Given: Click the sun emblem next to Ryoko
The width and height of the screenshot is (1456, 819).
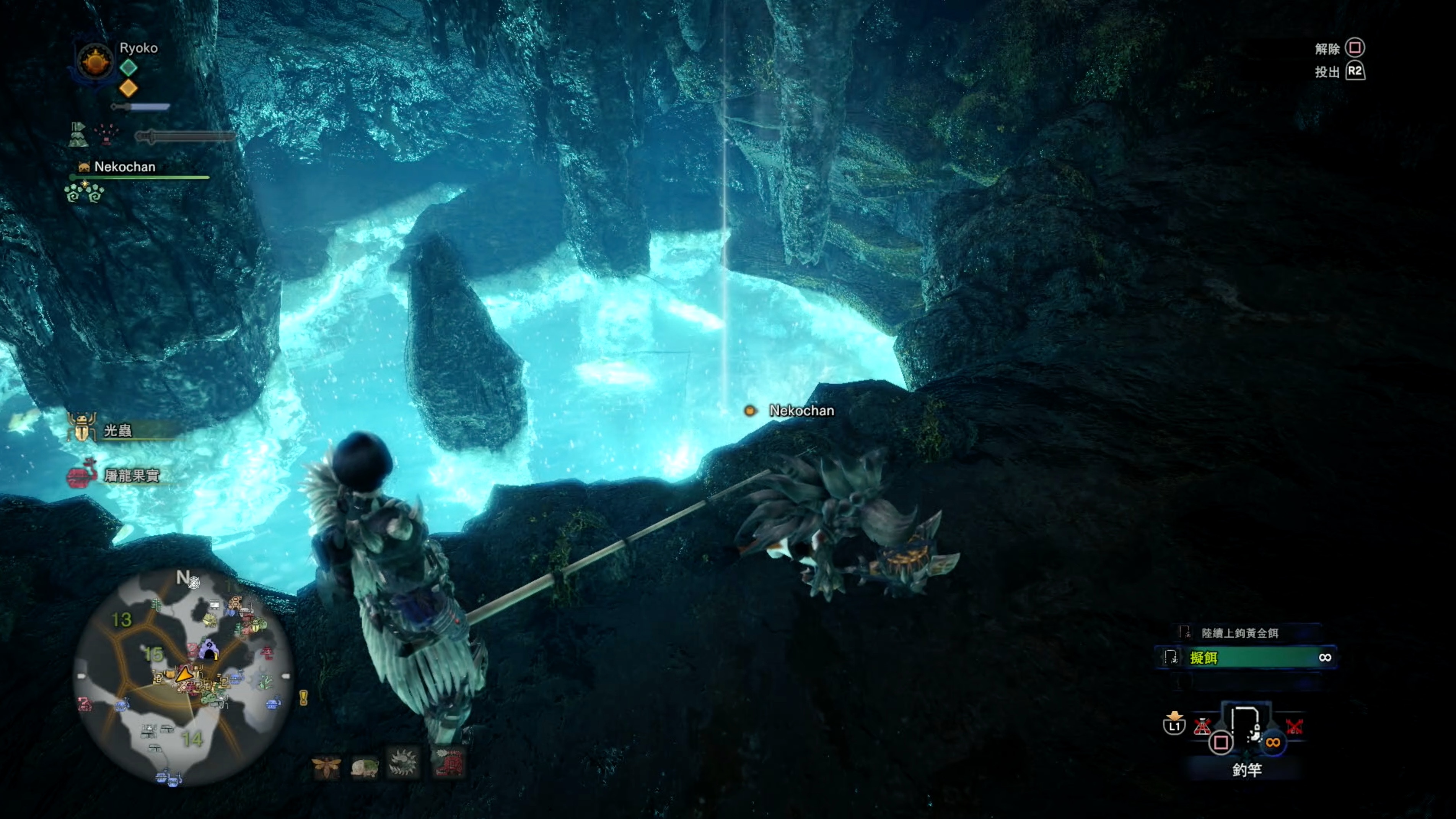Looking at the screenshot, I should (94, 61).
